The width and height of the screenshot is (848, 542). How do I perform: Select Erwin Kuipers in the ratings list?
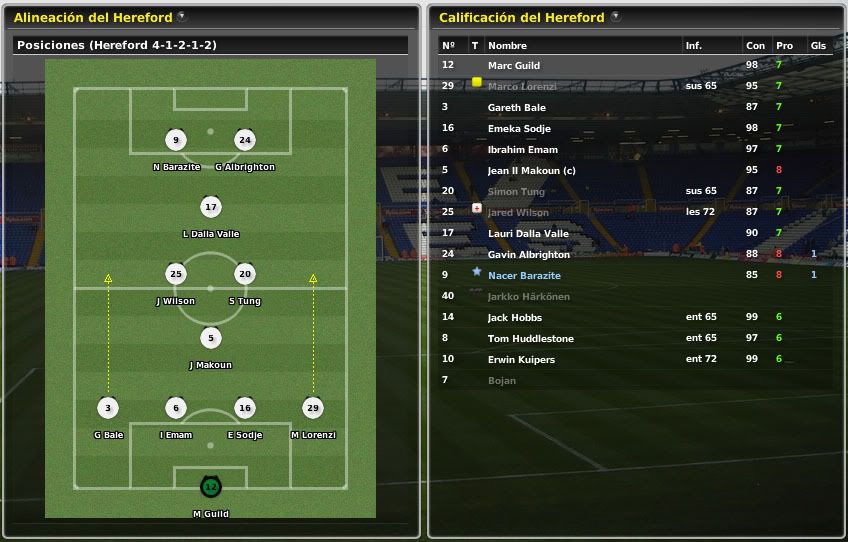(x=521, y=359)
